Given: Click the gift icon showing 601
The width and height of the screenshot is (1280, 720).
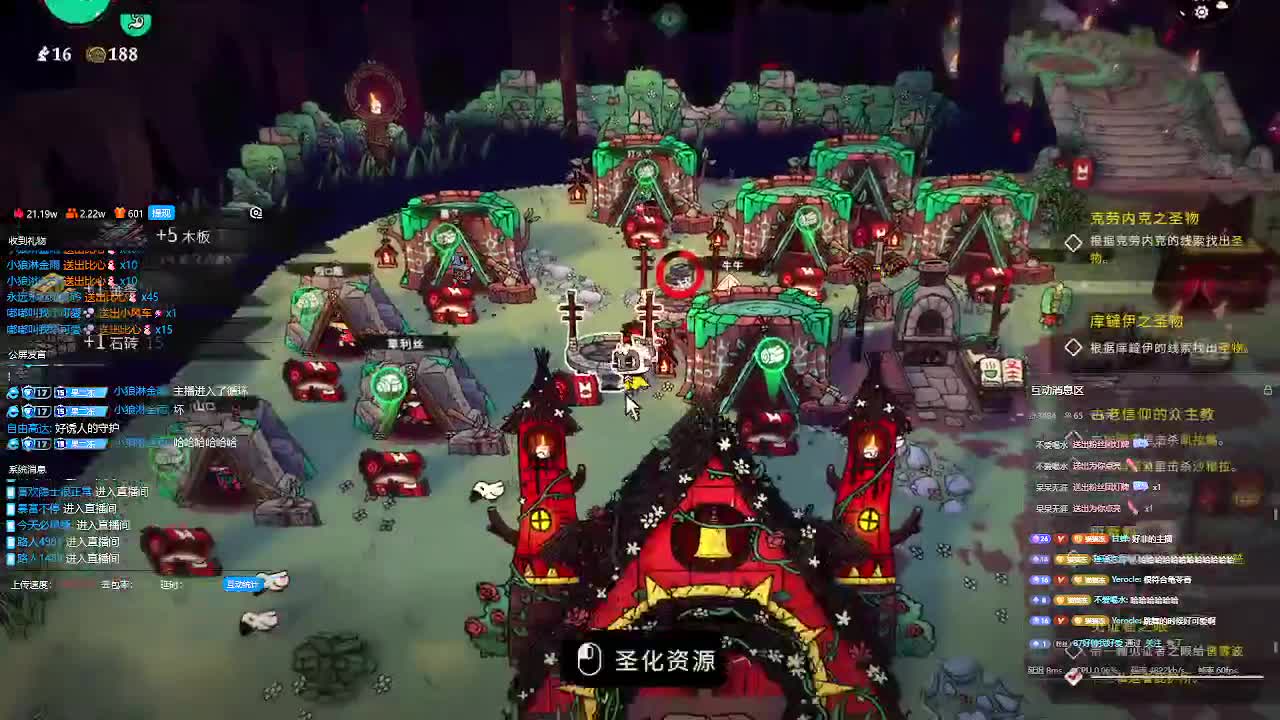Looking at the screenshot, I should (x=119, y=213).
